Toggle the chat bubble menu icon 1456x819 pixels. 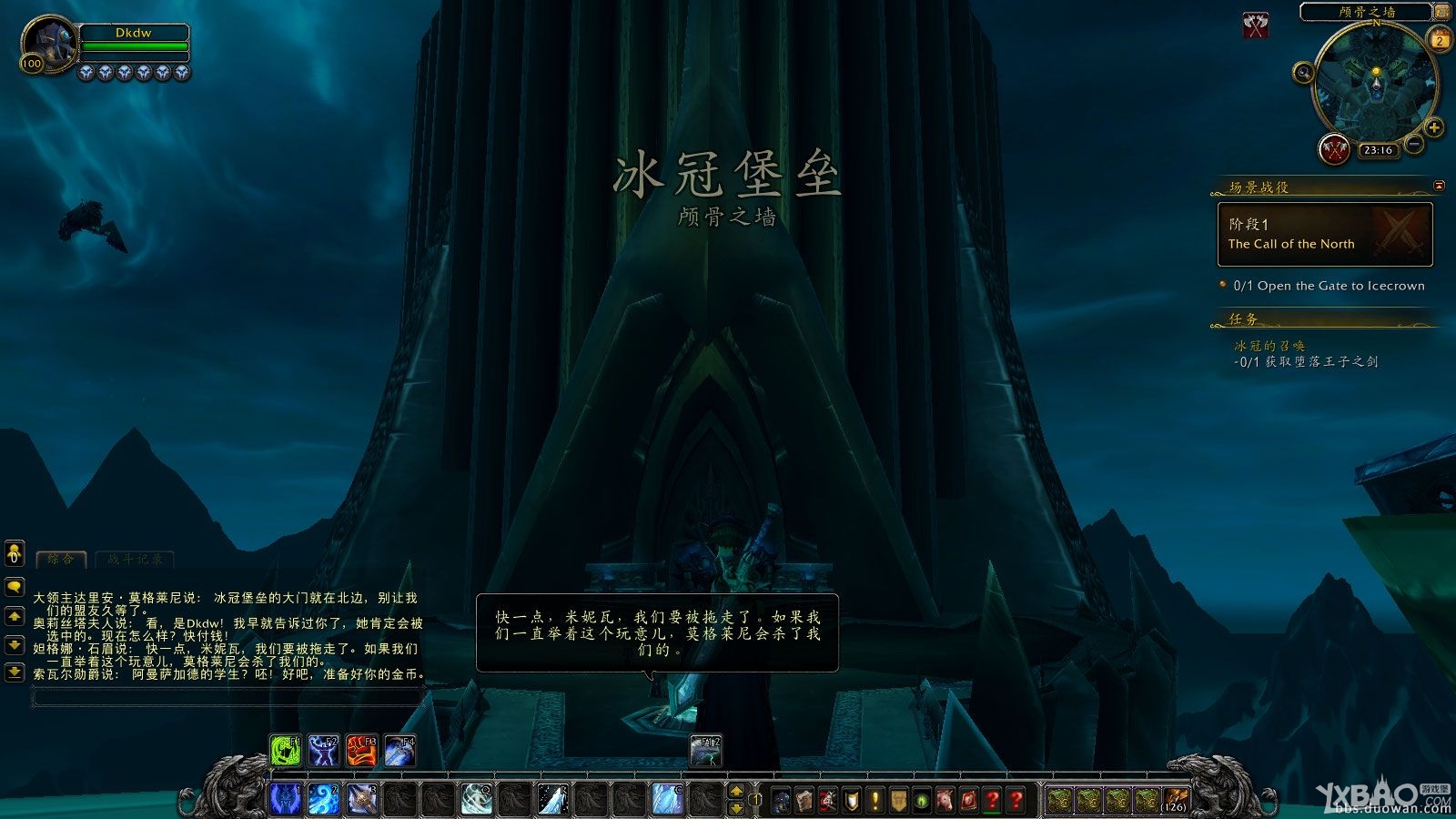(x=13, y=587)
